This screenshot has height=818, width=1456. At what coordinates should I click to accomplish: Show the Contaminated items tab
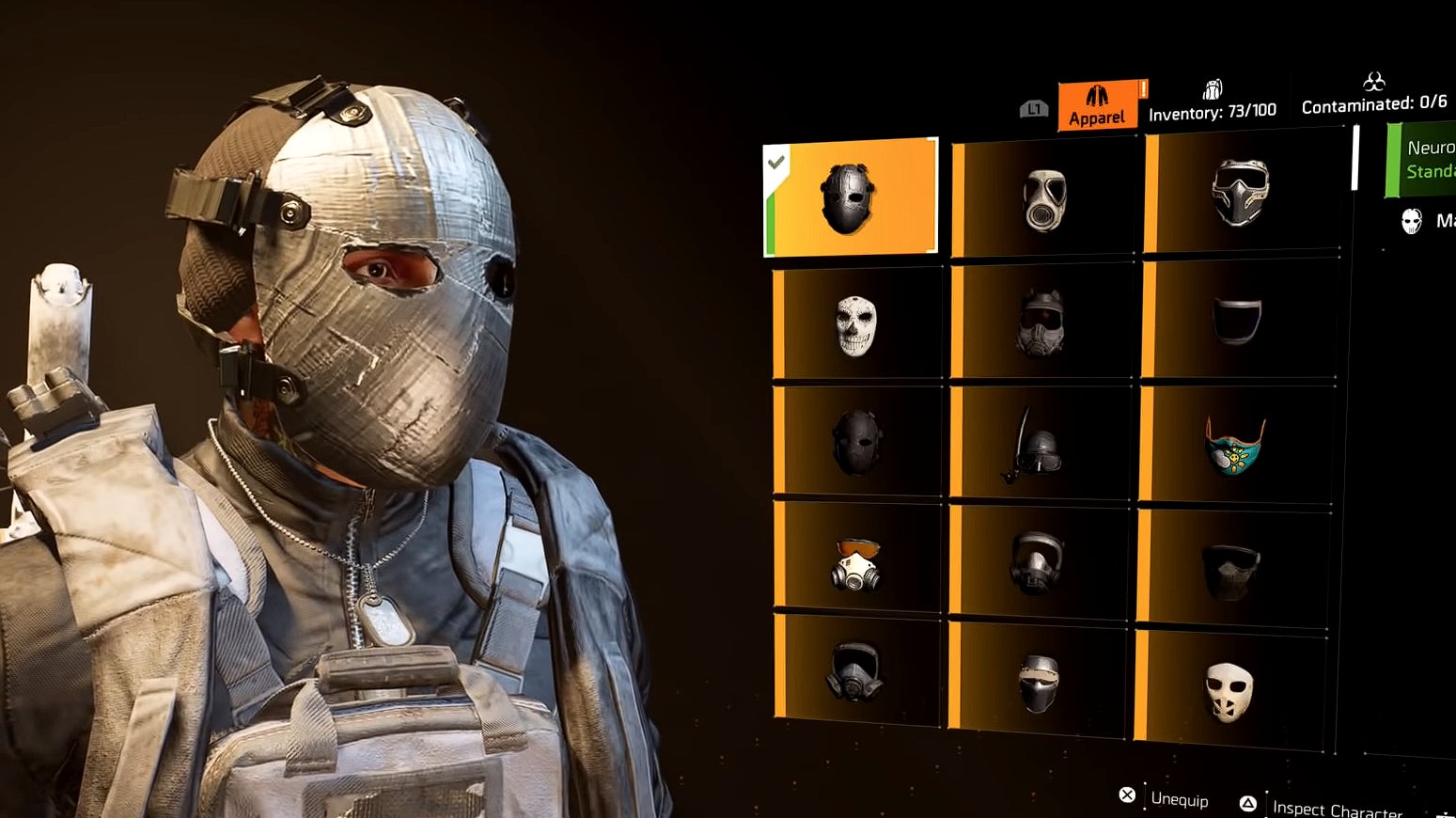pyautogui.click(x=1373, y=94)
